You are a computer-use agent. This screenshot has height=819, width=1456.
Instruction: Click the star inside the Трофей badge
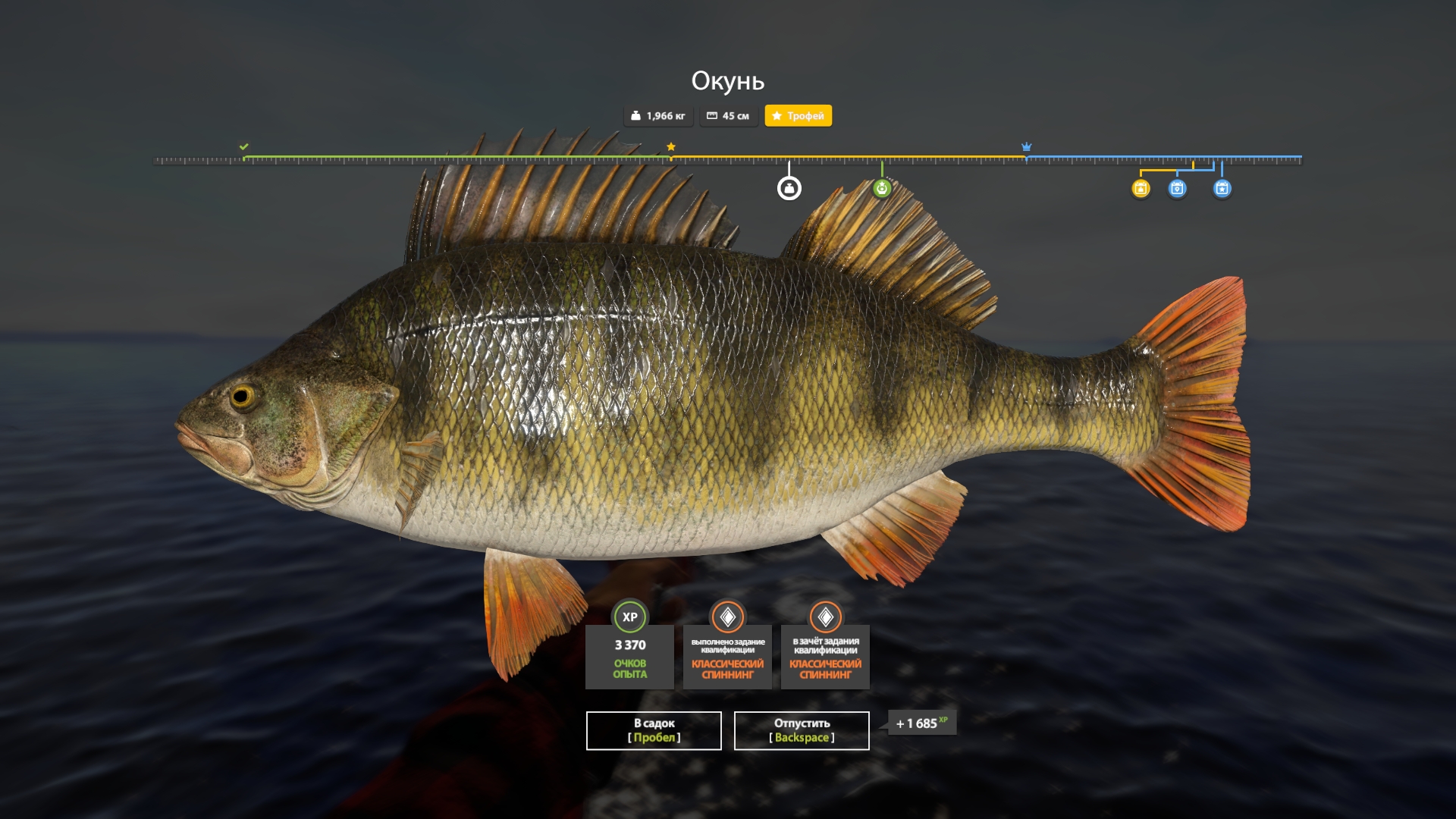click(x=778, y=116)
